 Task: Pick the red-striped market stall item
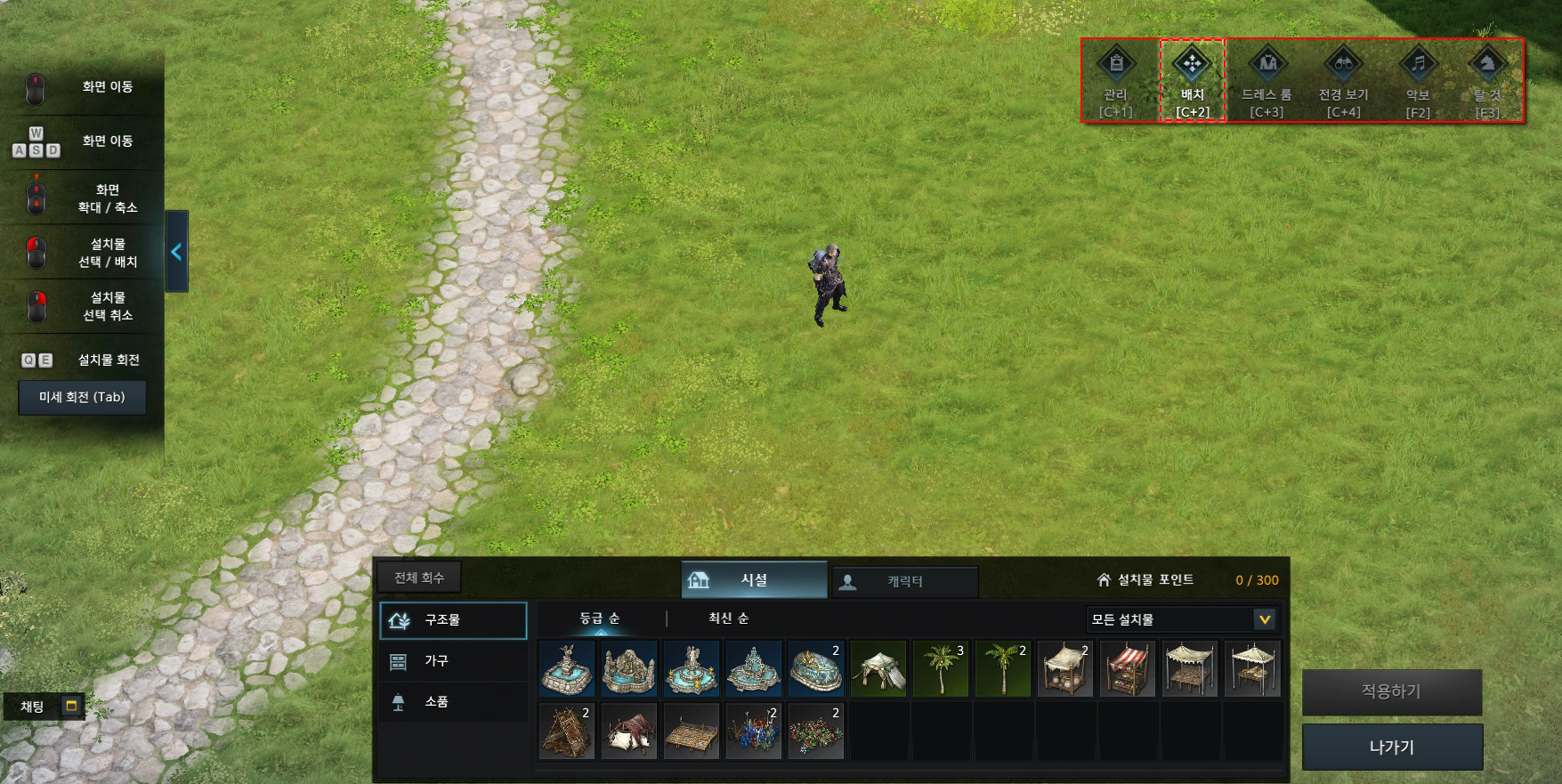click(x=1128, y=669)
